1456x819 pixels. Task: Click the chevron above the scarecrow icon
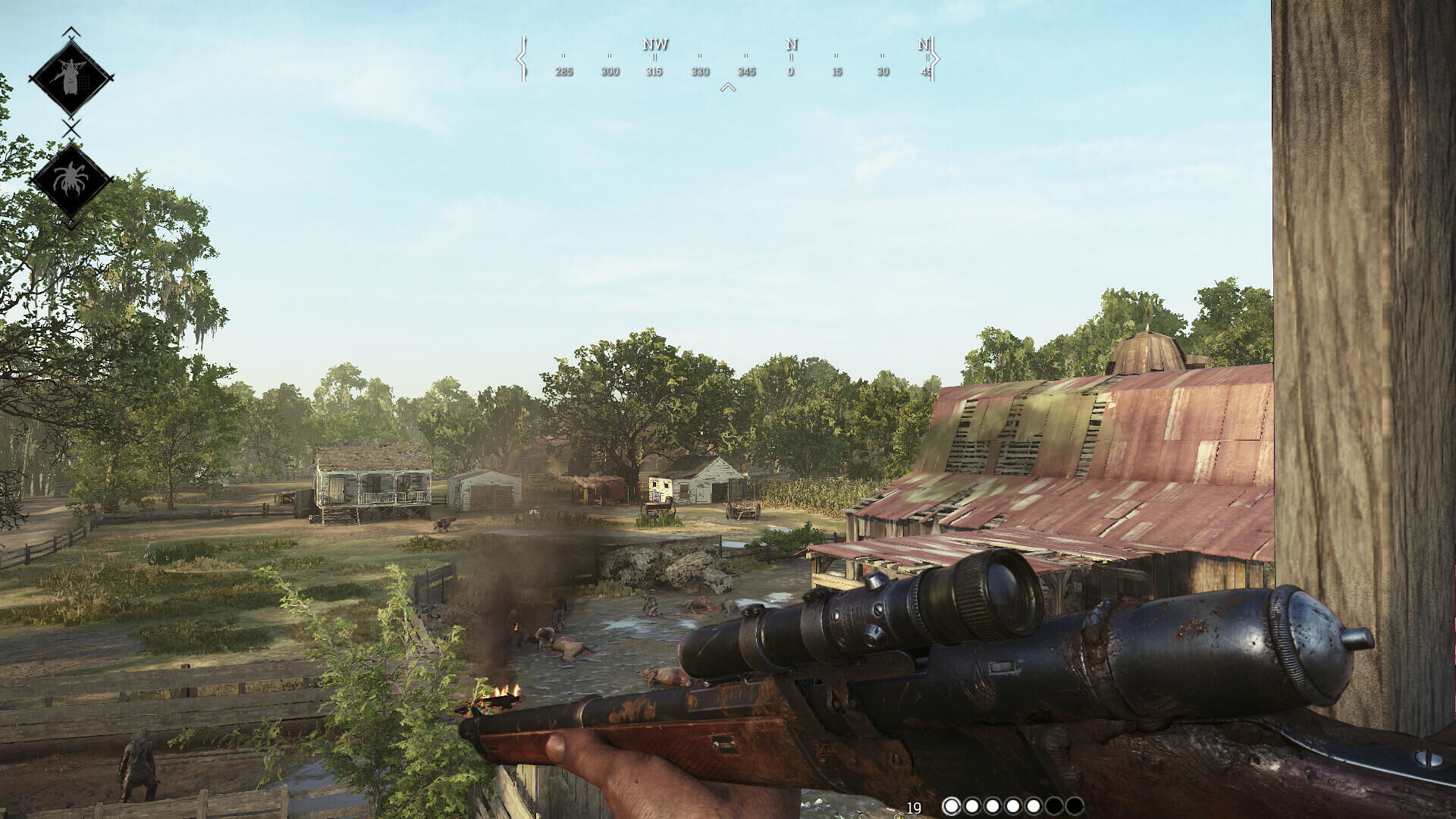[x=72, y=33]
